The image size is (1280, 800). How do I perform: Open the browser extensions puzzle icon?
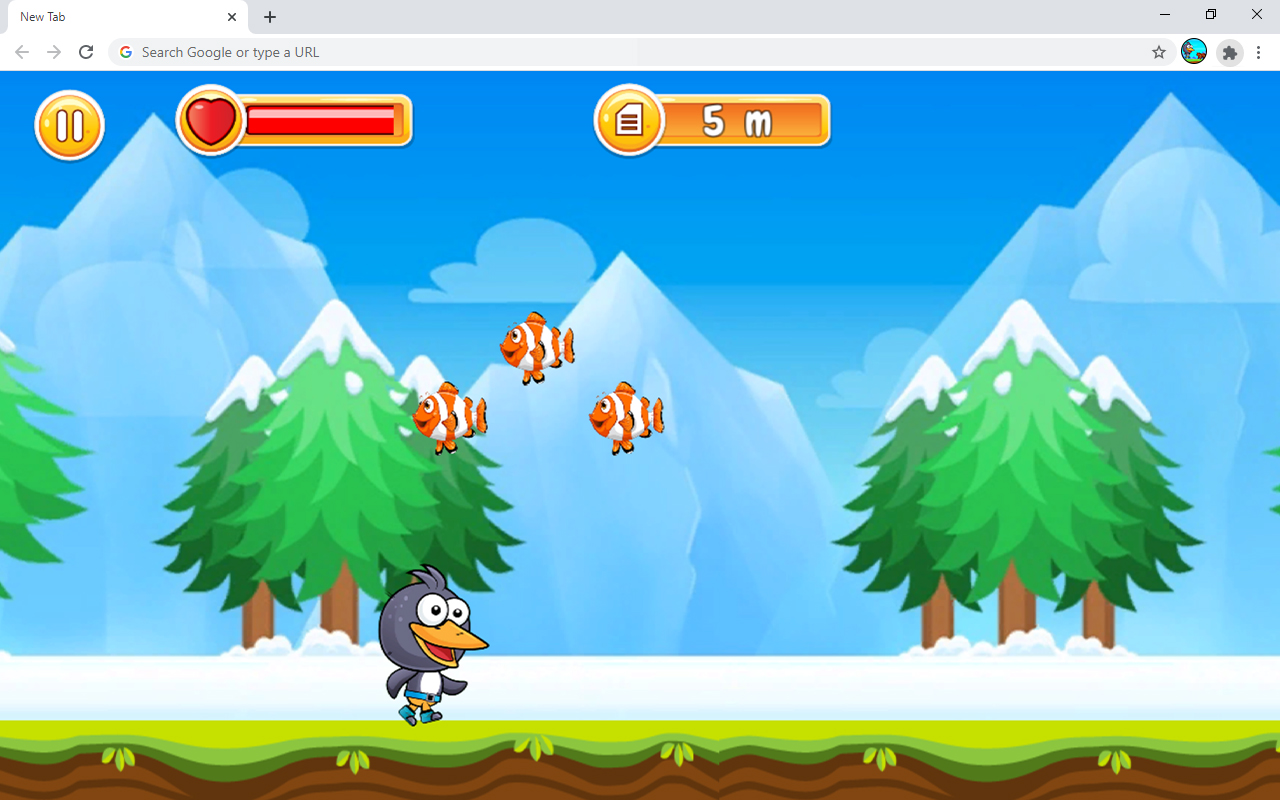pyautogui.click(x=1229, y=52)
